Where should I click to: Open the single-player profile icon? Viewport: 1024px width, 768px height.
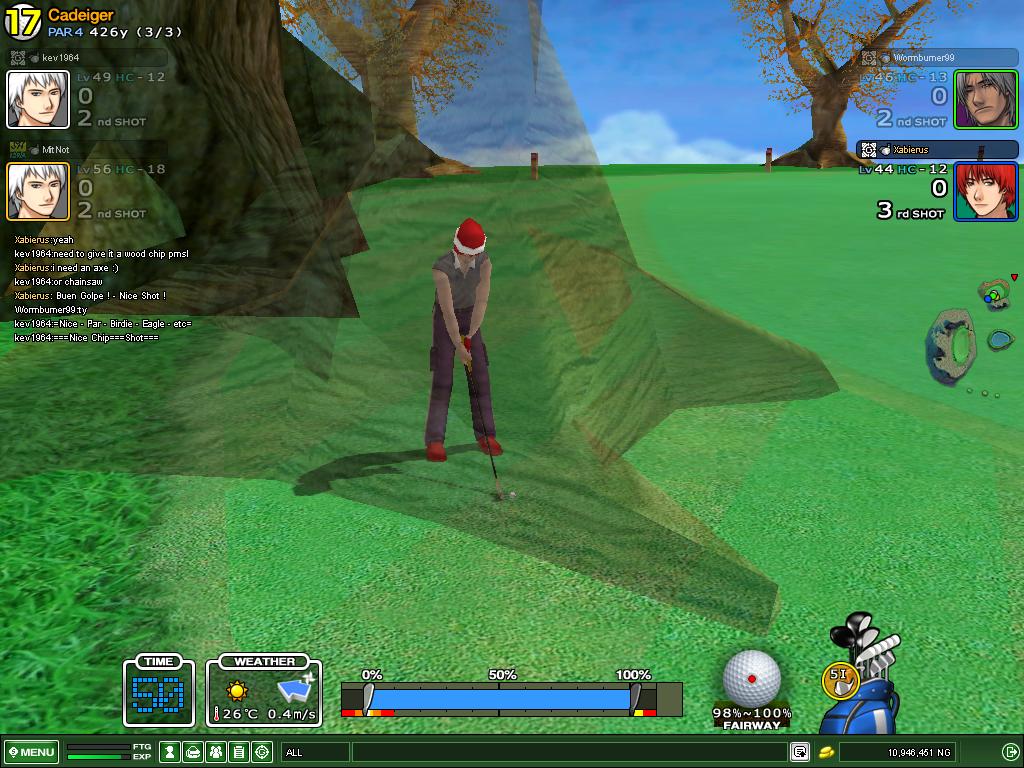pos(171,752)
